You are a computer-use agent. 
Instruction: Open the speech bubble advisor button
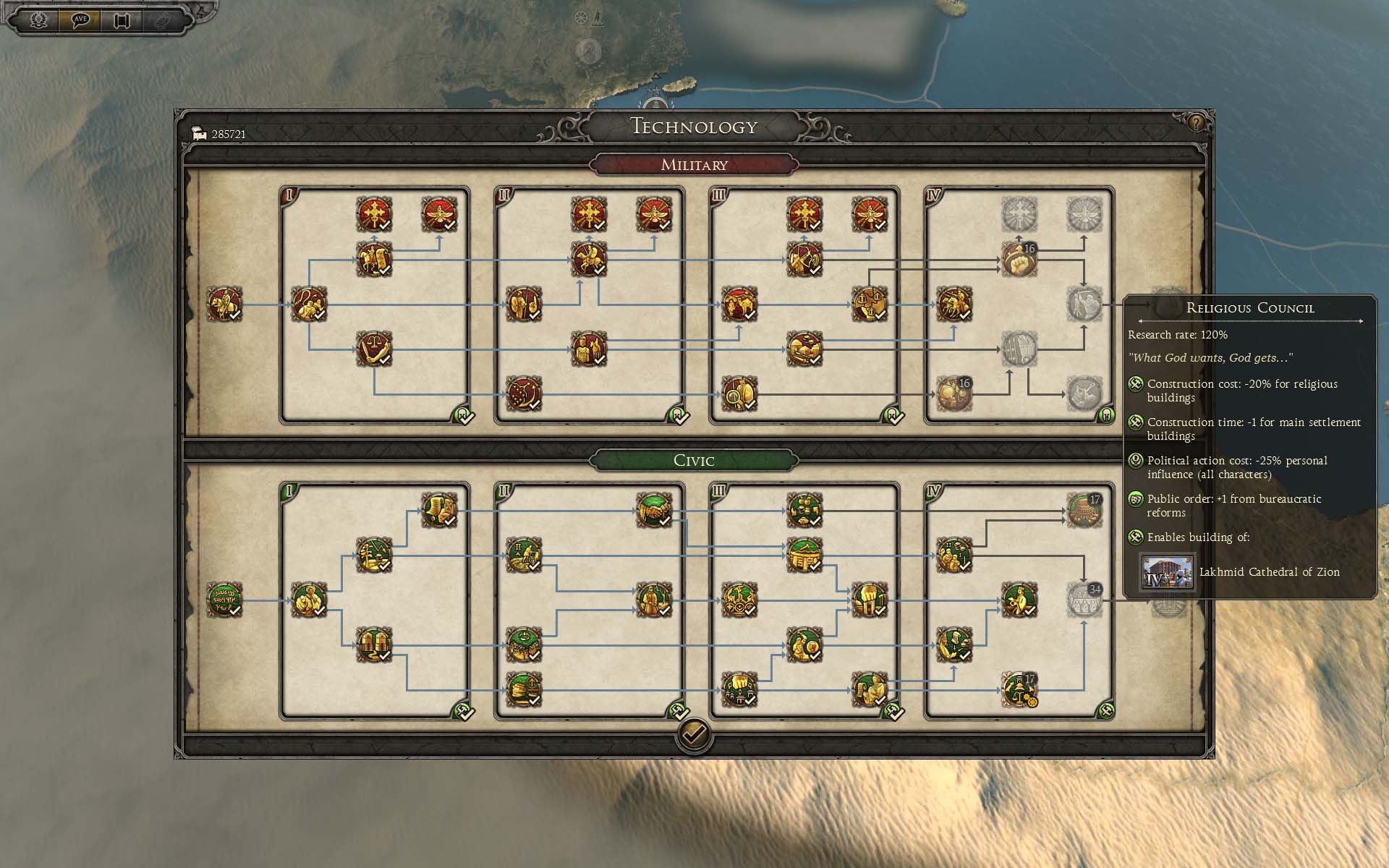[80, 20]
